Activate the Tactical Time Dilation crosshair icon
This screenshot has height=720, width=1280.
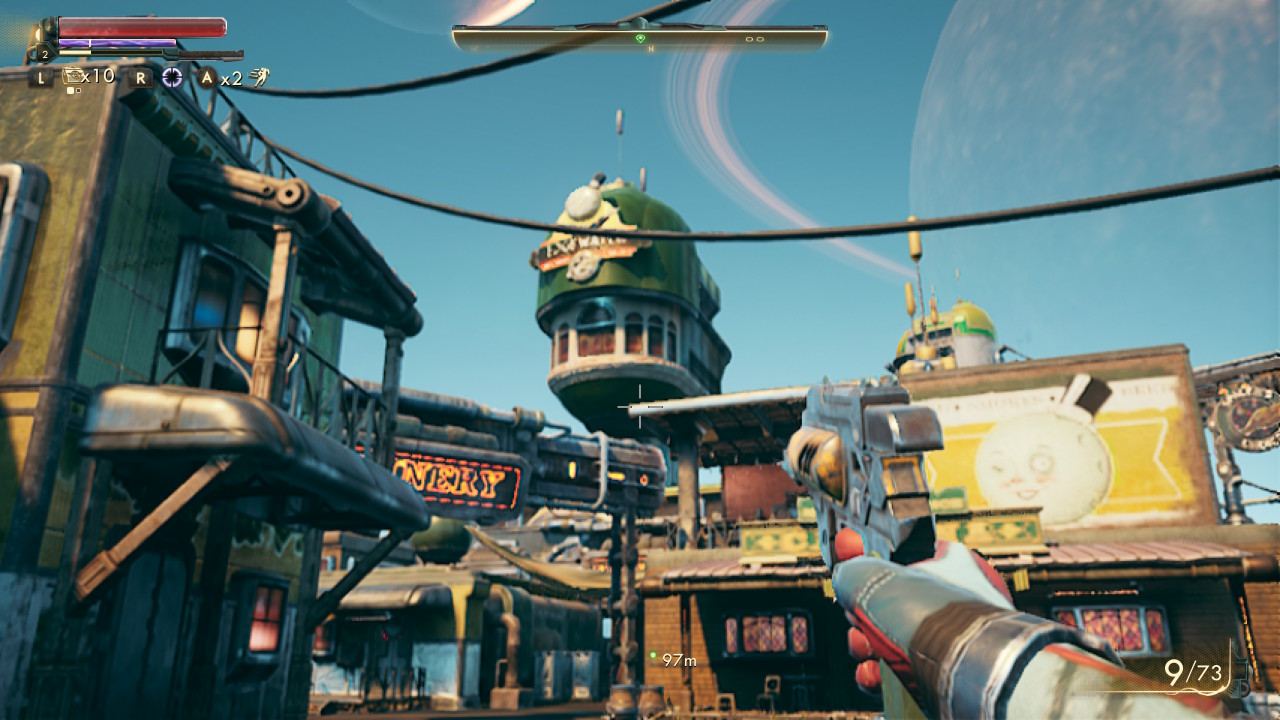172,77
